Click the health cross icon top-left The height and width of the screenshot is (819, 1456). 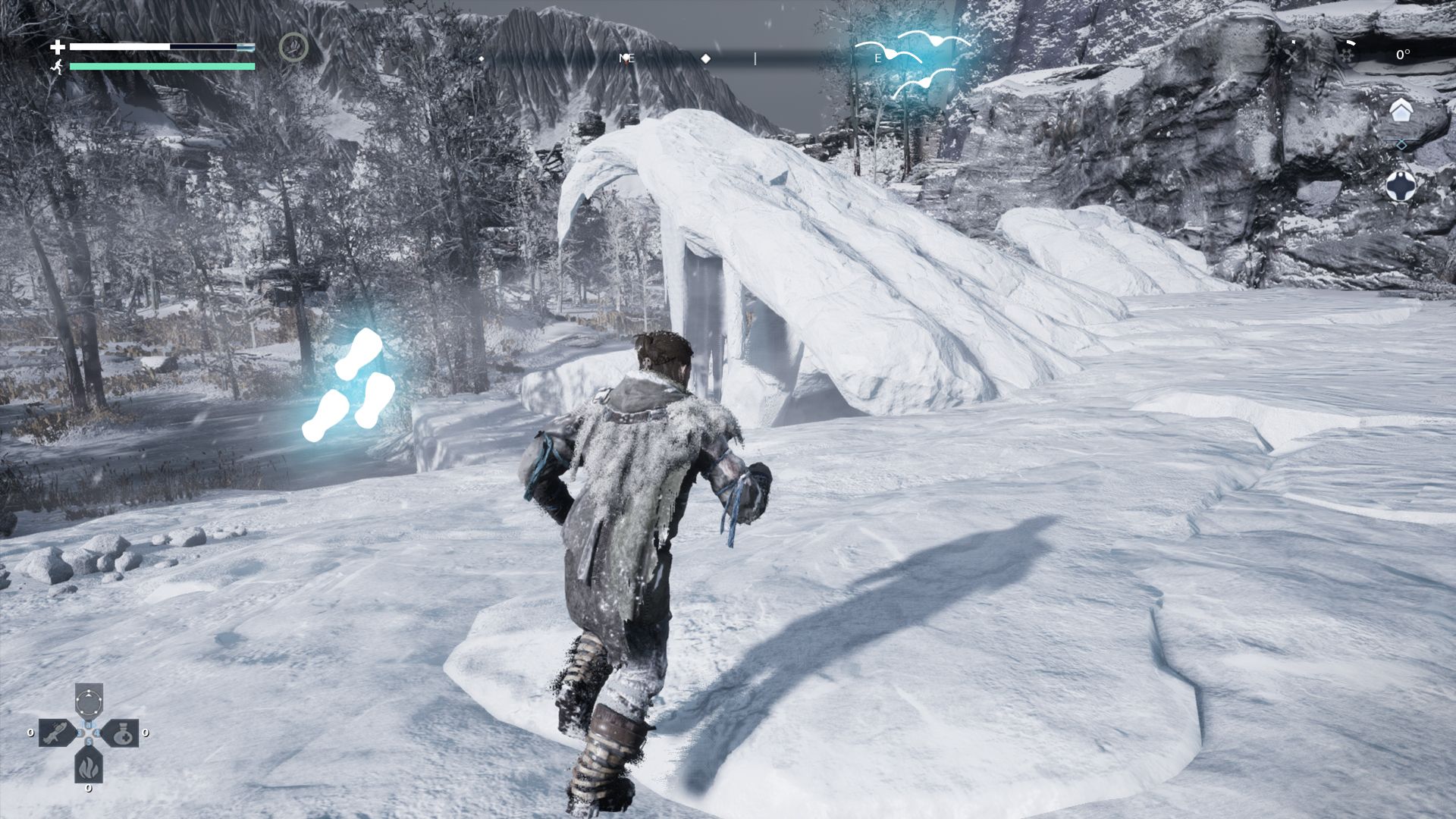[59, 45]
